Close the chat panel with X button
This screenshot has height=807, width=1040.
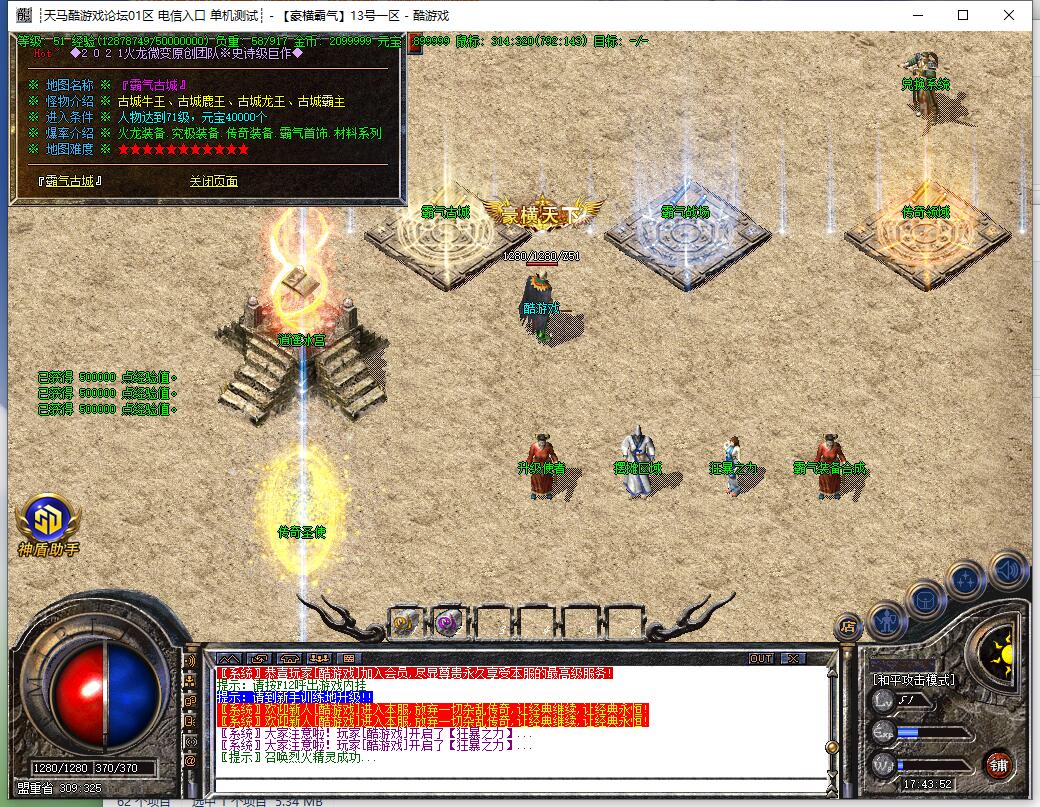pyautogui.click(x=792, y=658)
